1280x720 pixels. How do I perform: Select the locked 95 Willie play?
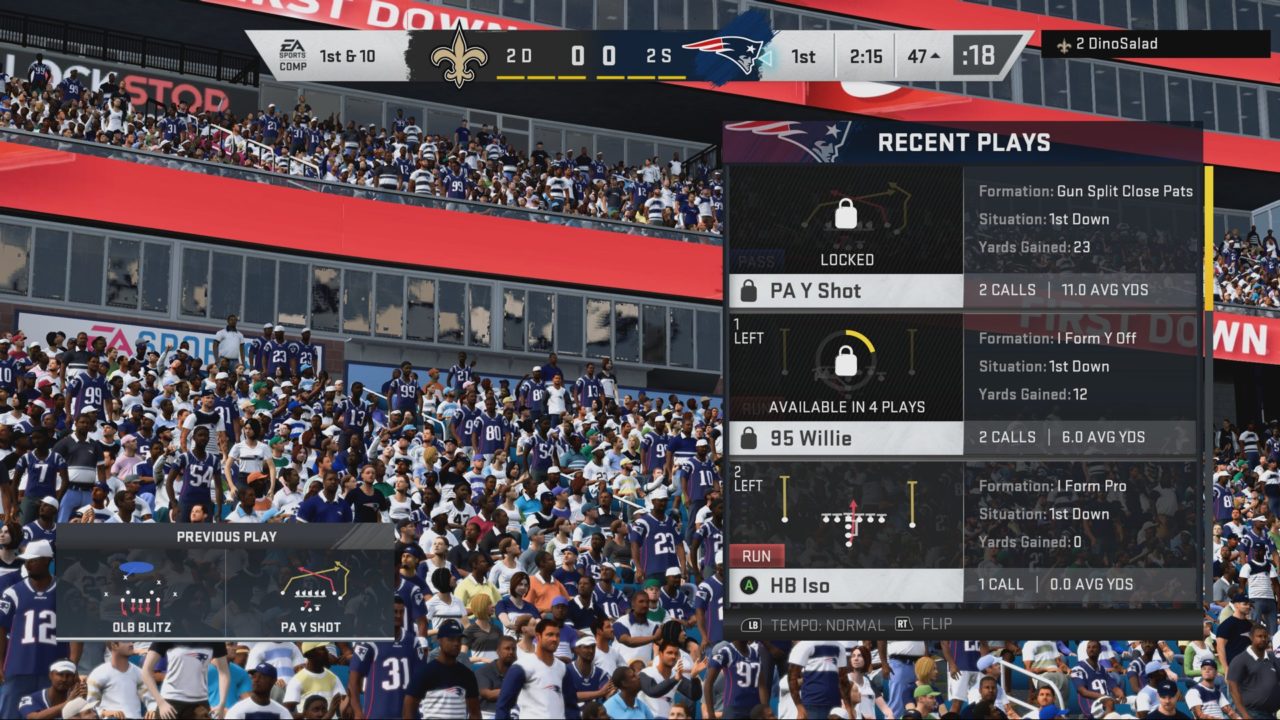[845, 438]
